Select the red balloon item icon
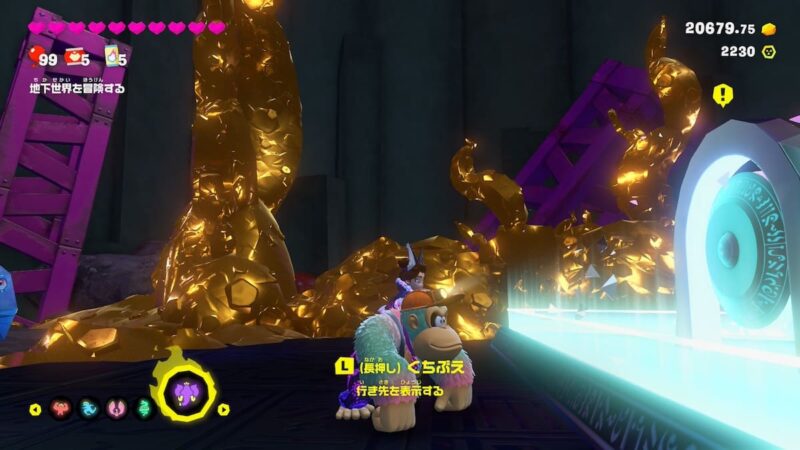800x450 pixels. point(38,55)
